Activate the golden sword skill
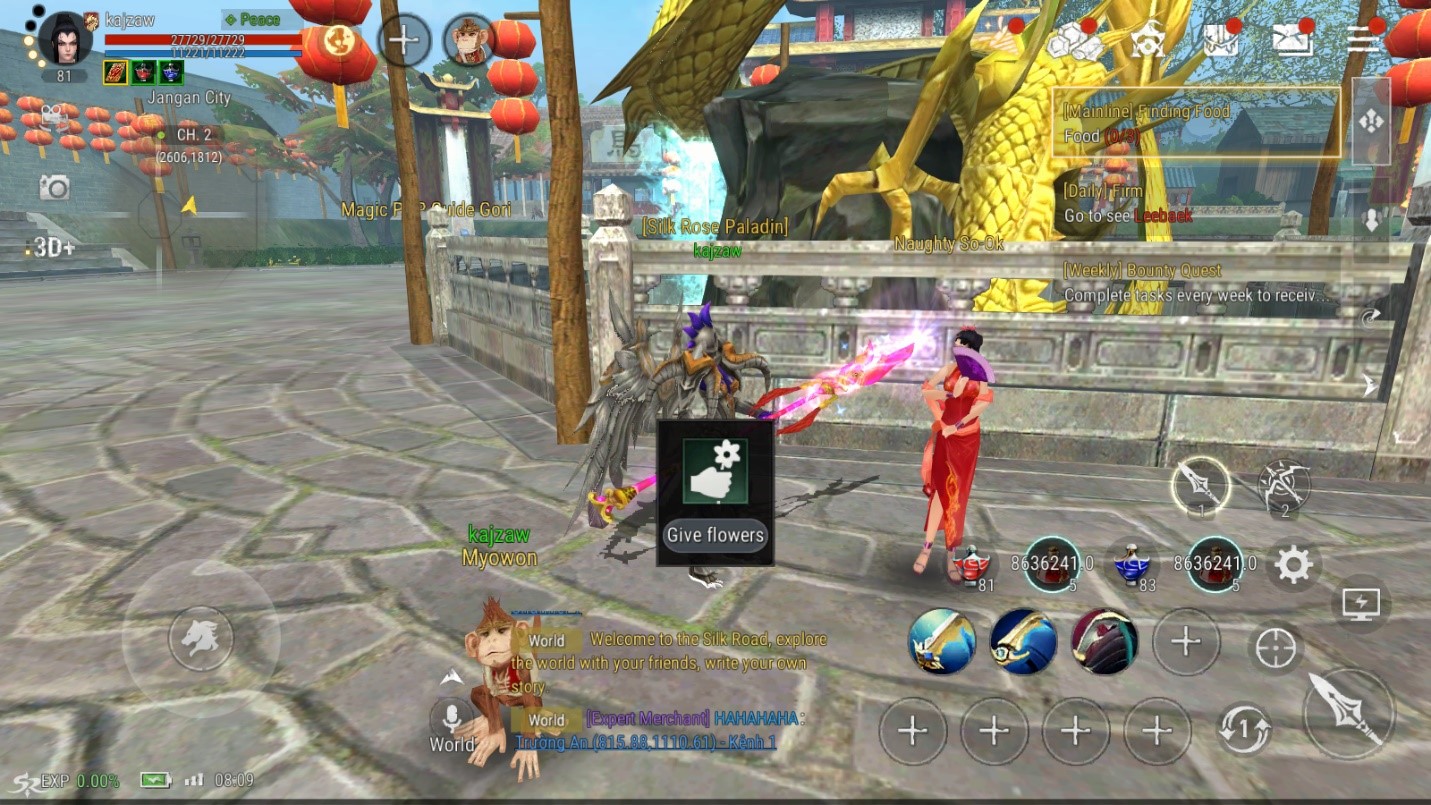Viewport: 1431px width, 805px height. [x=942, y=641]
